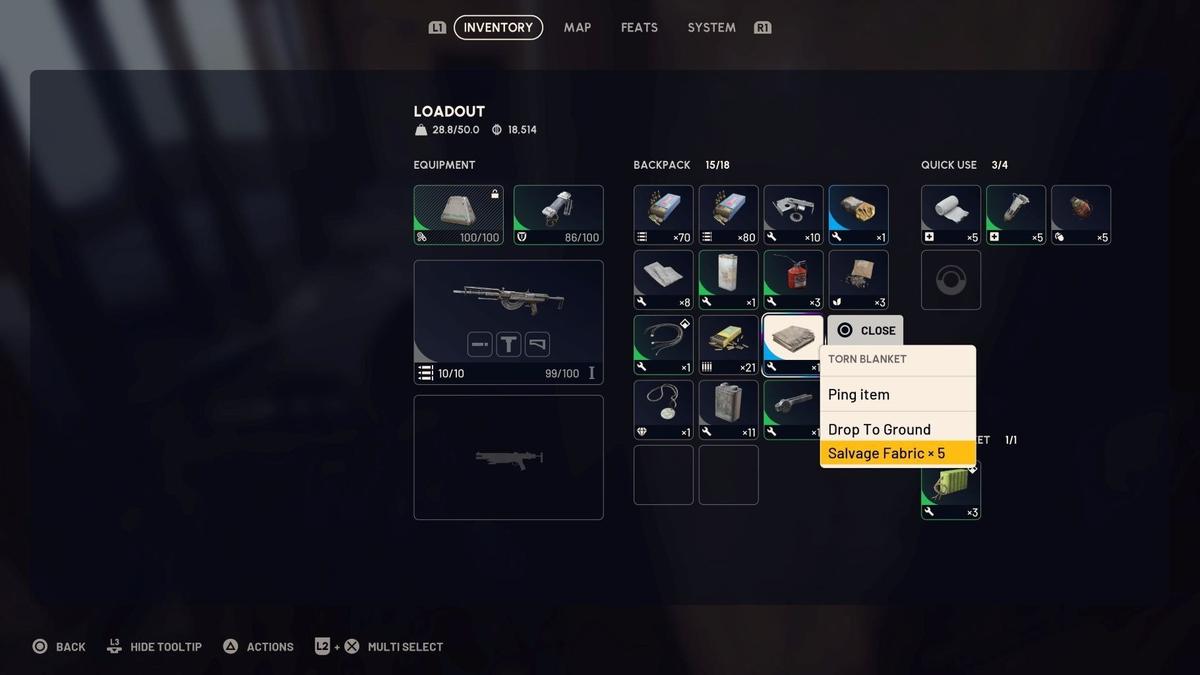Image resolution: width=1200 pixels, height=675 pixels.
Task: Select the ammo box stack of 80
Action: (728, 215)
